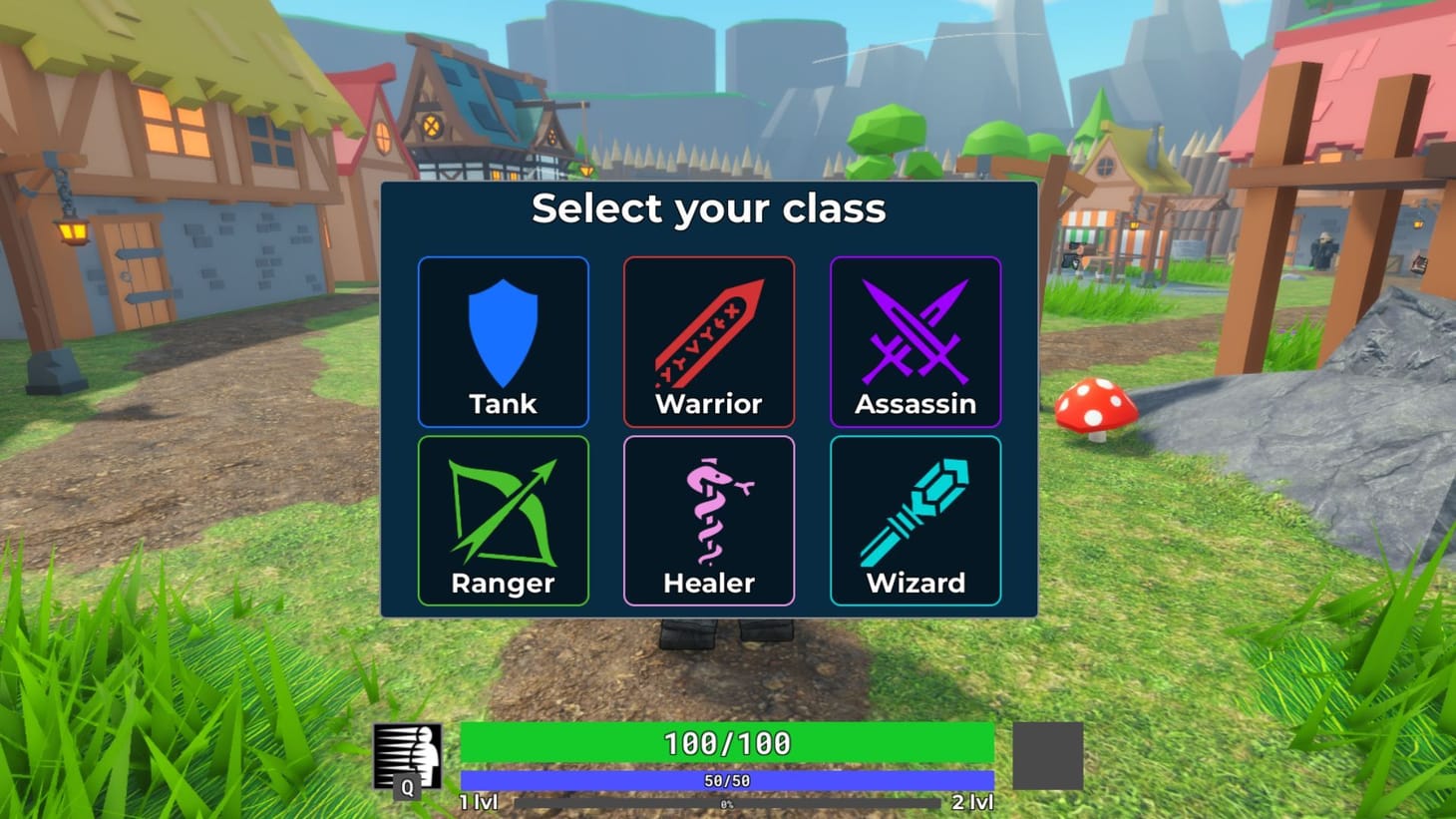
Task: Click the blue mana bar showing 50/50
Action: (x=727, y=780)
